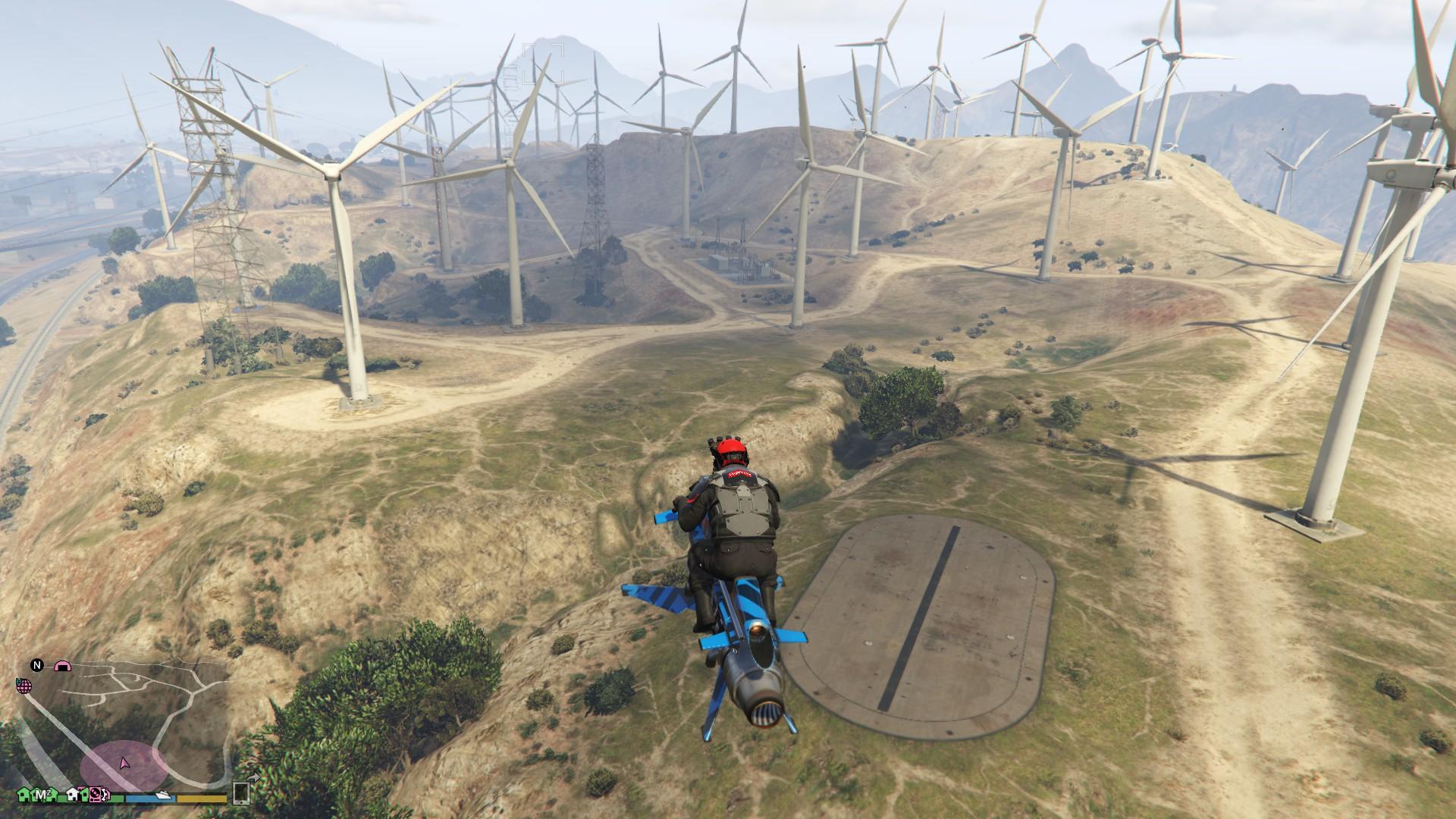Select the boat blip over the armor bar

point(163,795)
